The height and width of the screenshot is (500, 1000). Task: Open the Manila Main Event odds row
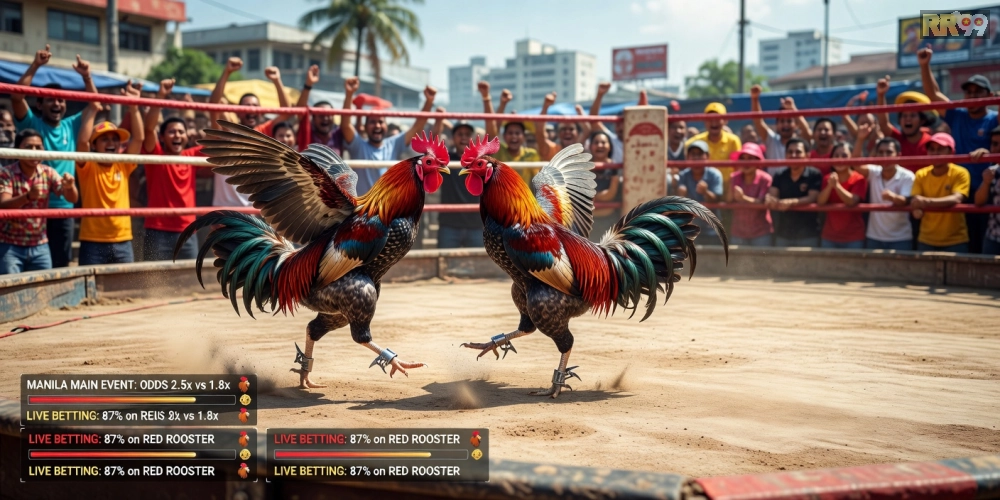point(130,385)
